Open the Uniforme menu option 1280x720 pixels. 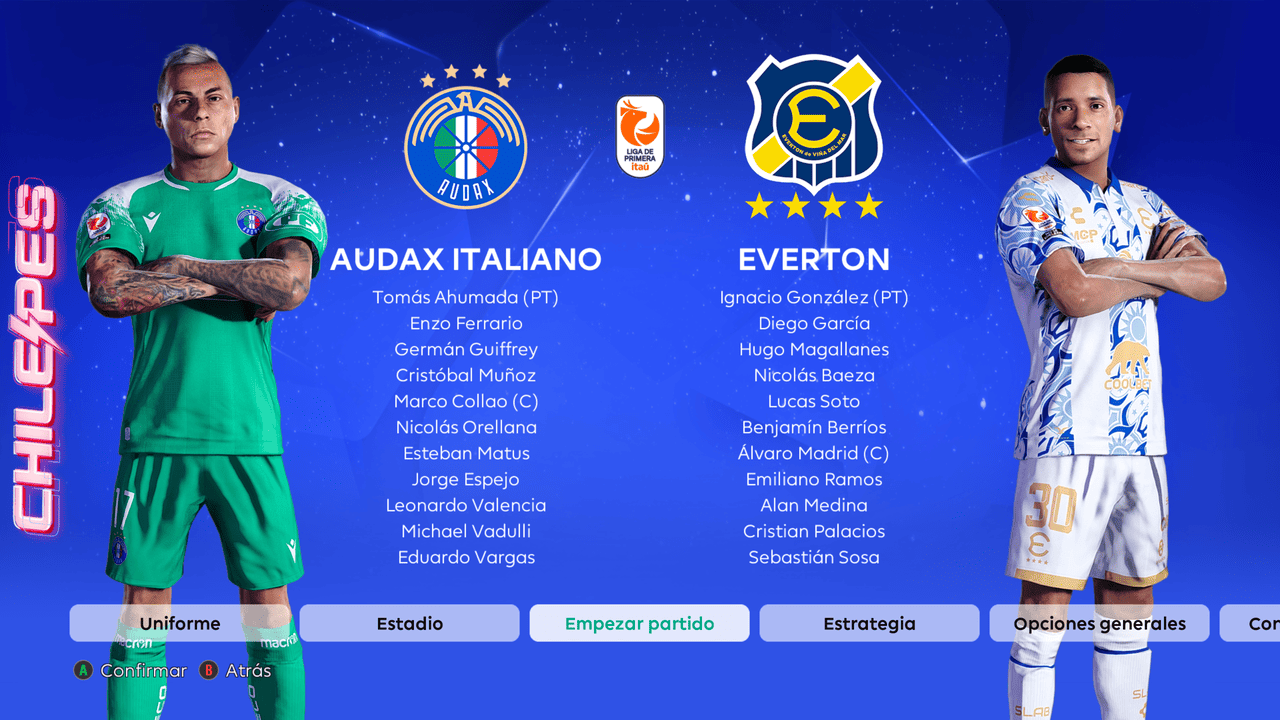tap(180, 623)
